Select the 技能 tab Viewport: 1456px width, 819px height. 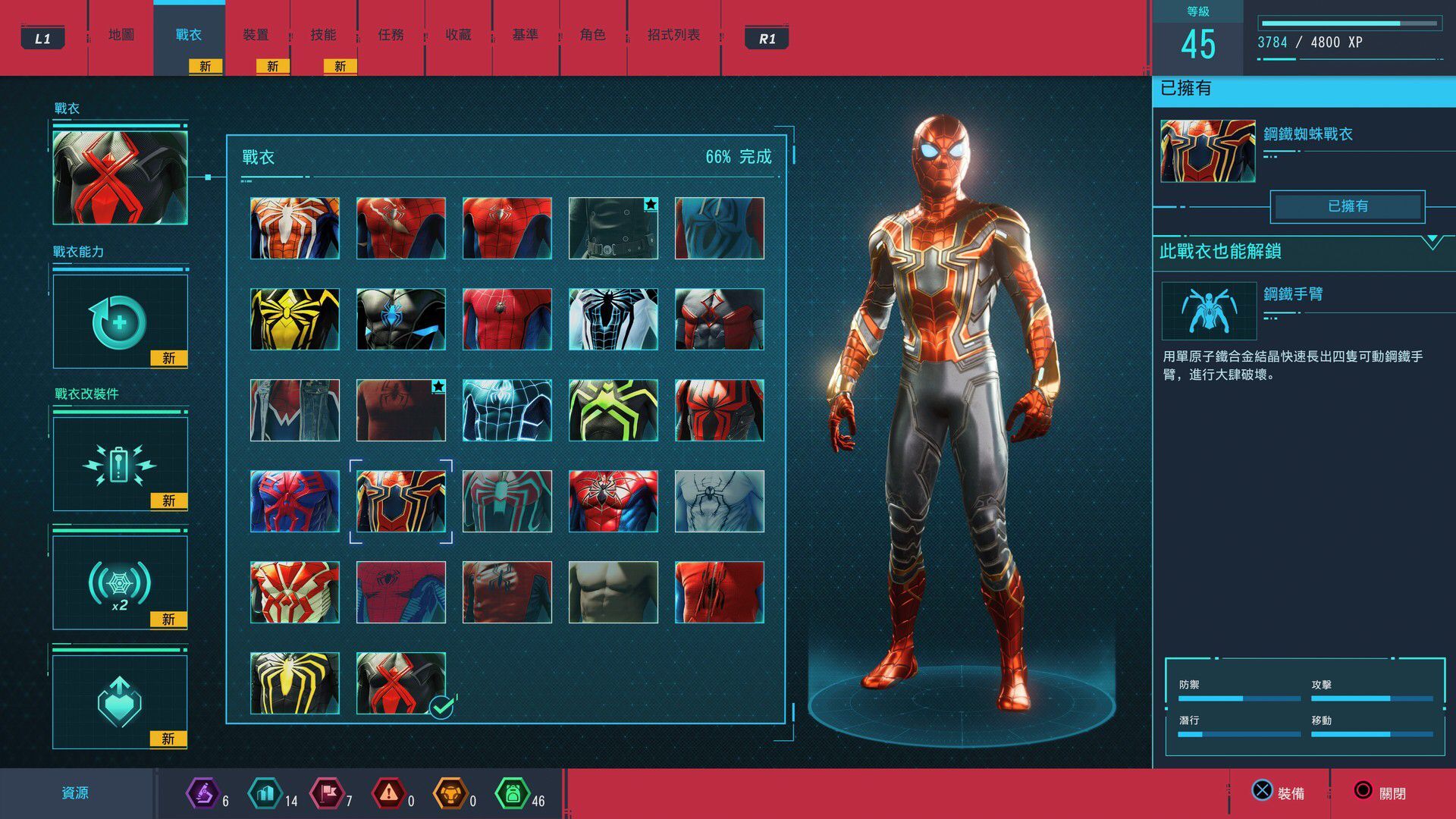pos(323,35)
